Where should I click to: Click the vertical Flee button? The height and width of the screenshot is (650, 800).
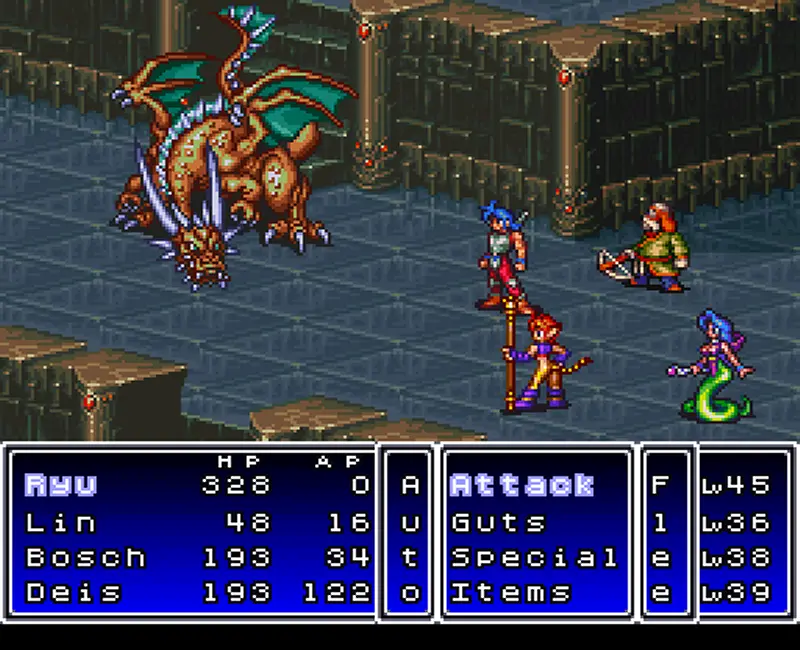coord(660,539)
